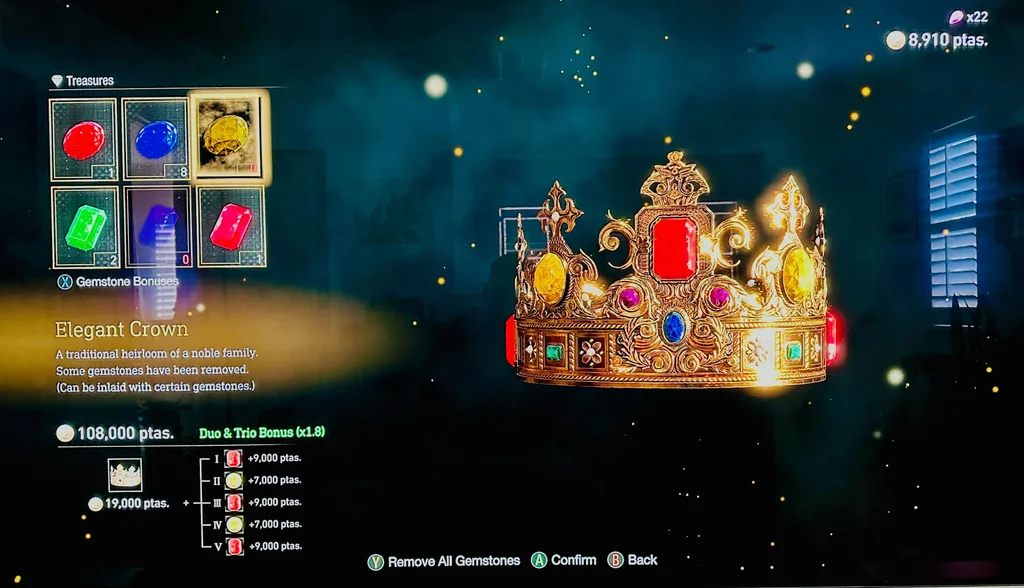Select the red gem in slot V
Image resolution: width=1024 pixels, height=588 pixels.
point(234,547)
